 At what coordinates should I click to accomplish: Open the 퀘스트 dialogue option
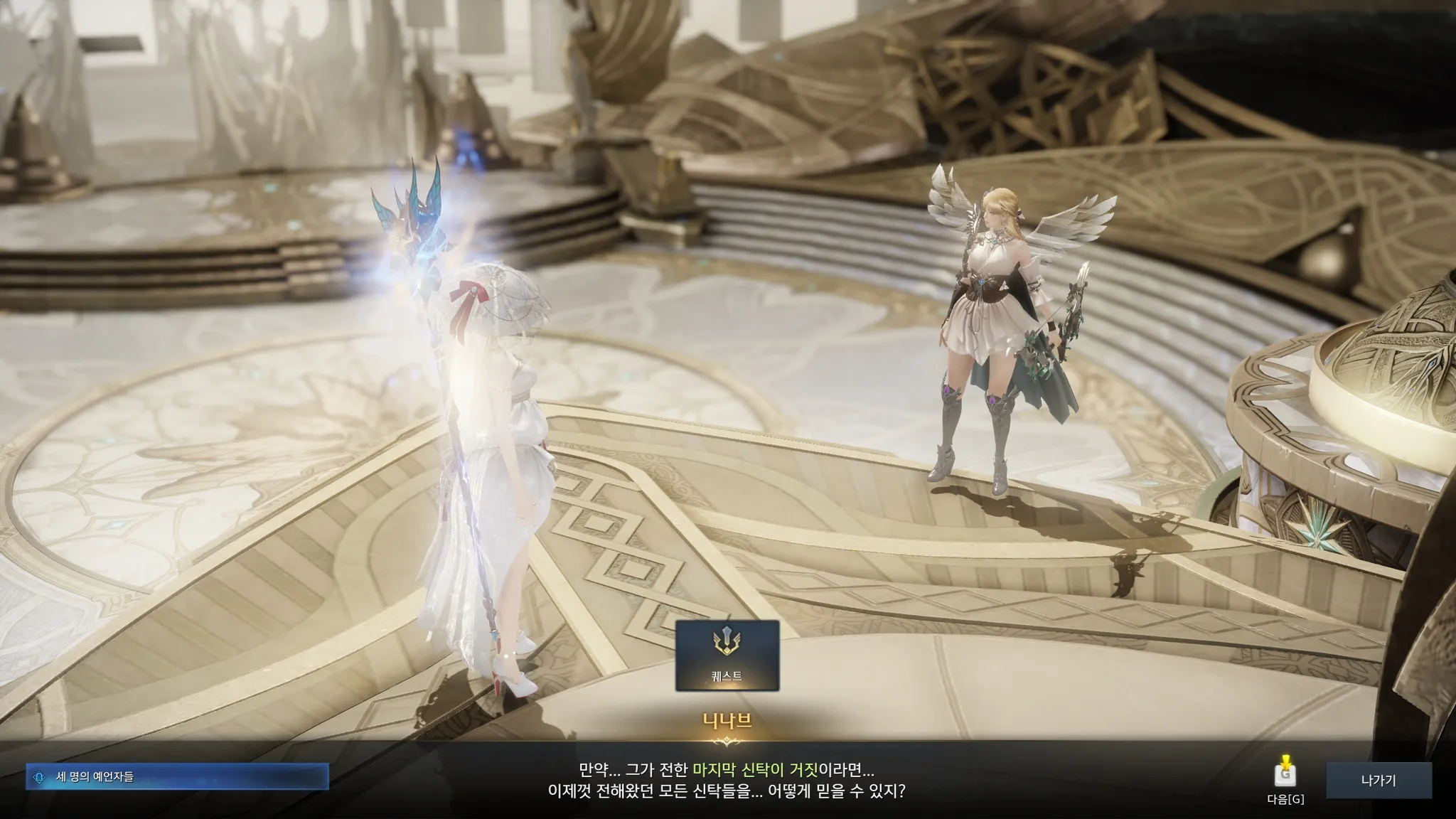click(727, 655)
